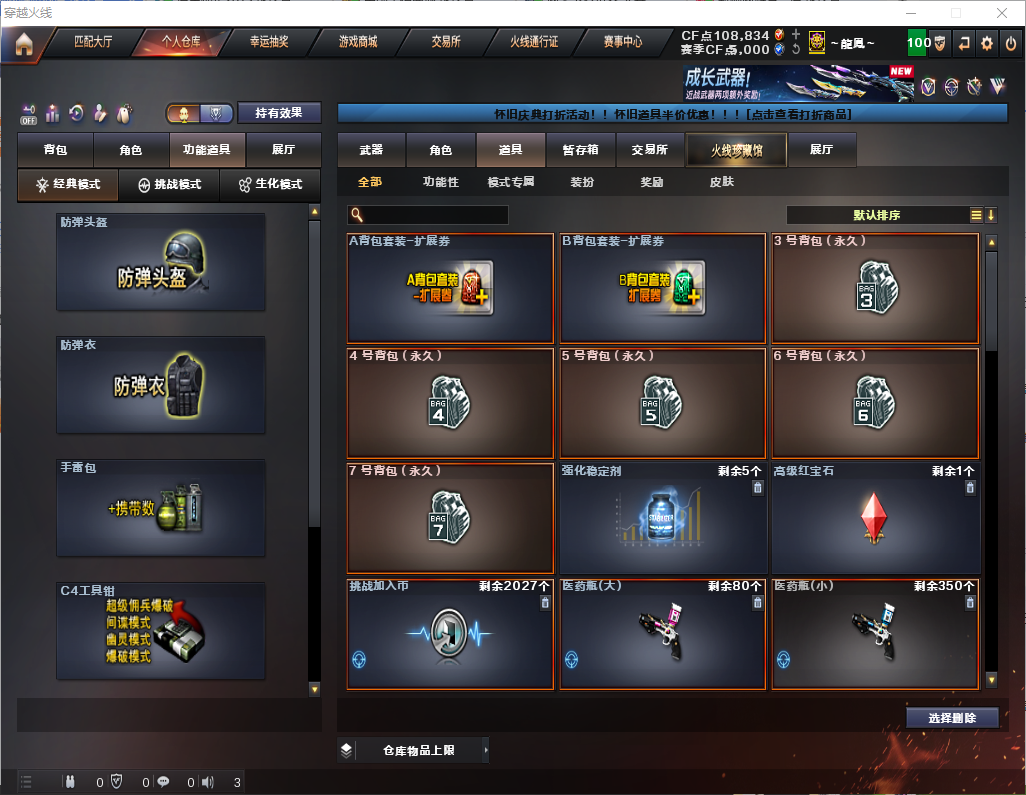Click the 选择删除 select-delete button
The image size is (1026, 795).
952,718
